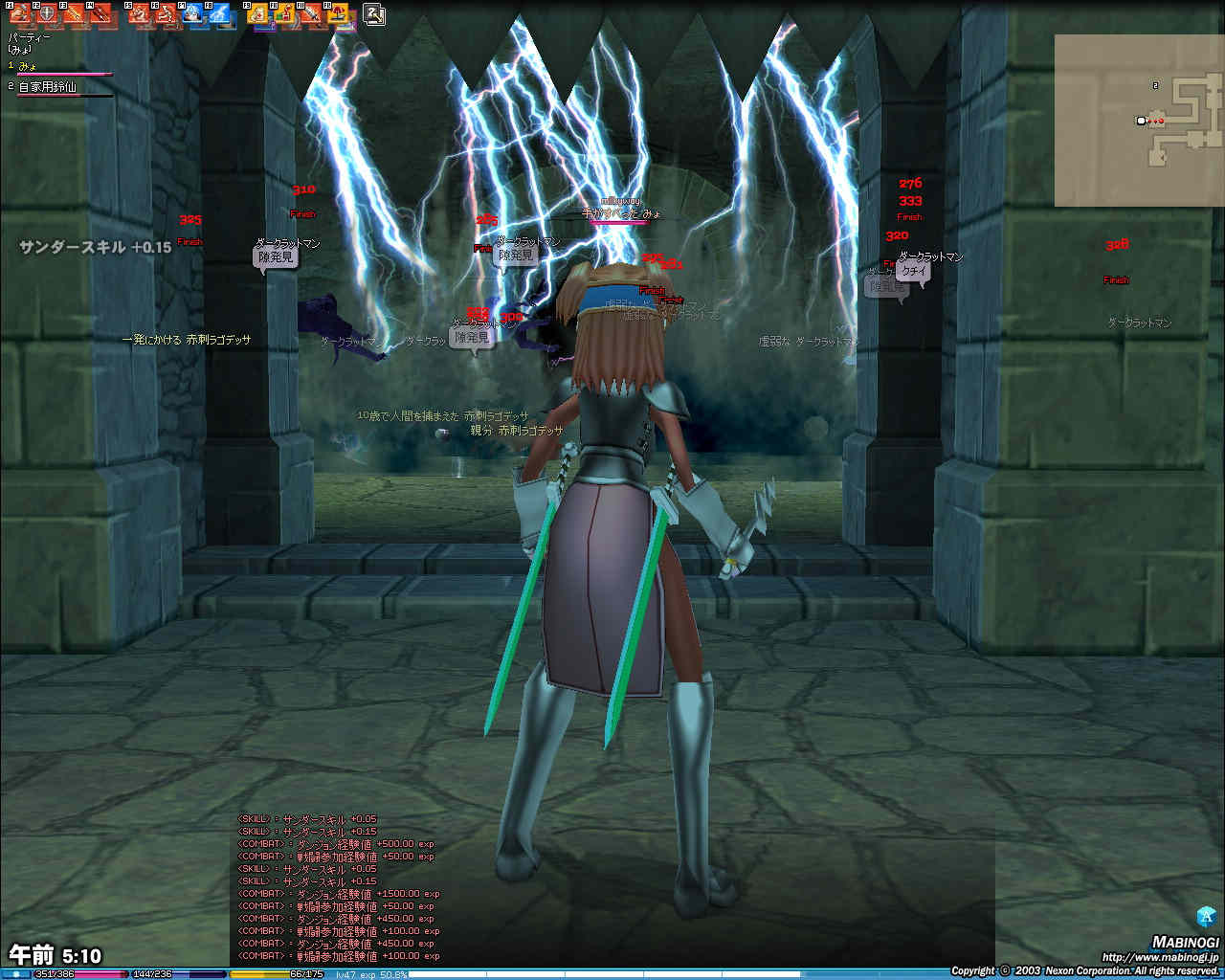This screenshot has width=1225, height=980.
Task: Activate the F4 skill slot
Action: coord(100,15)
